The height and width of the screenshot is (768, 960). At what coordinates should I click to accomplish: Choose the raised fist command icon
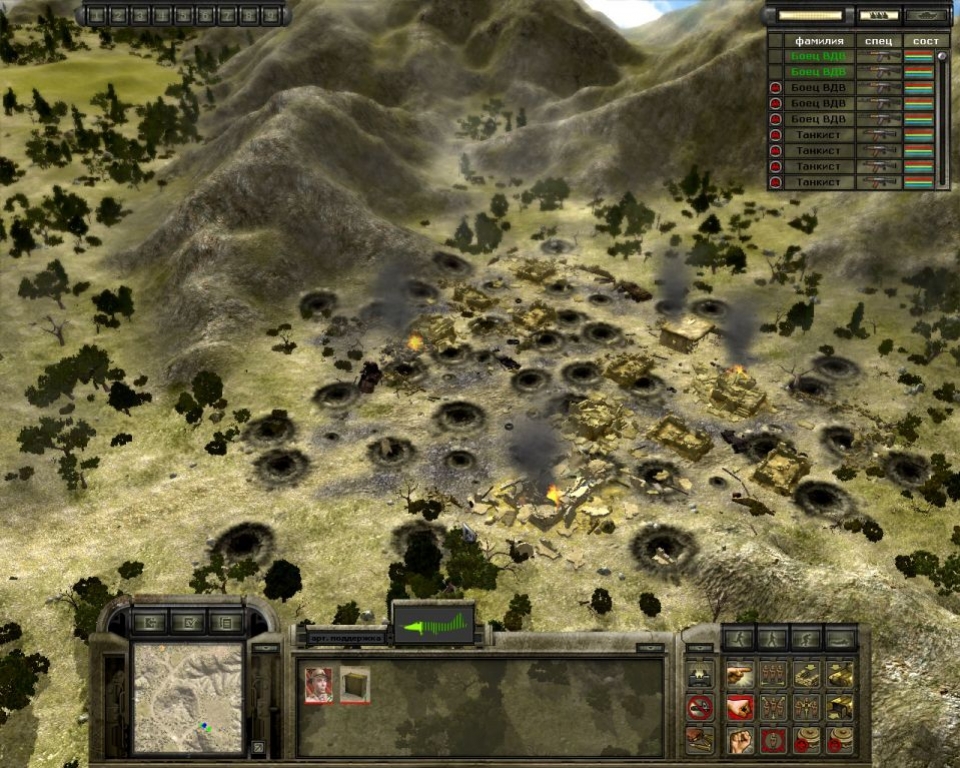(x=739, y=739)
